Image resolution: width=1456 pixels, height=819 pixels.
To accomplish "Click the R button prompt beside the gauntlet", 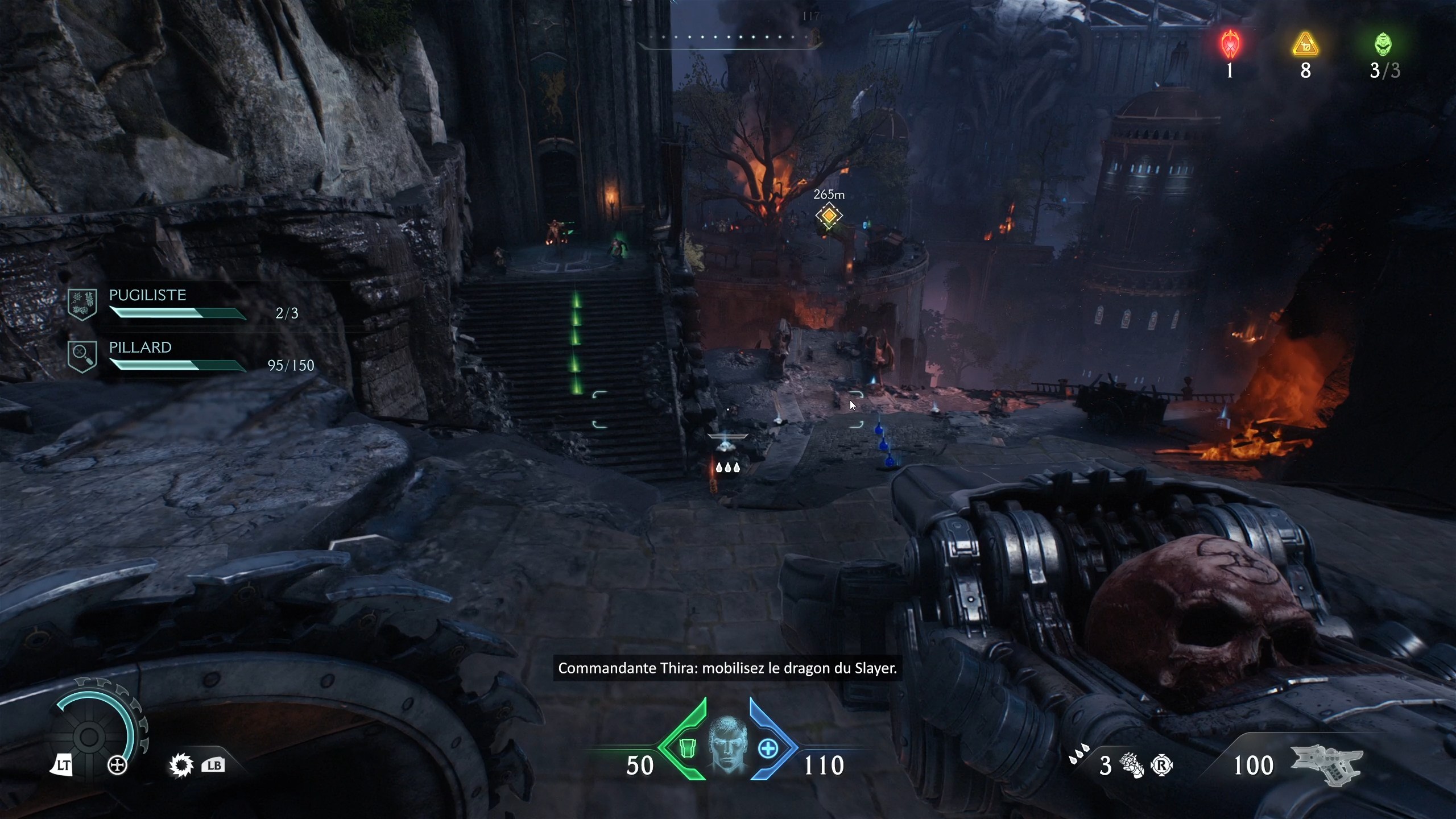I will (1162, 766).
